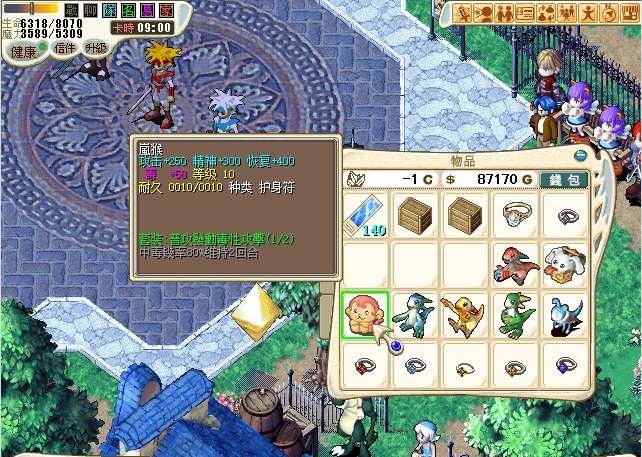Minimize the 物品 inventory window
Viewport: 642px width, 457px height.
click(x=580, y=156)
